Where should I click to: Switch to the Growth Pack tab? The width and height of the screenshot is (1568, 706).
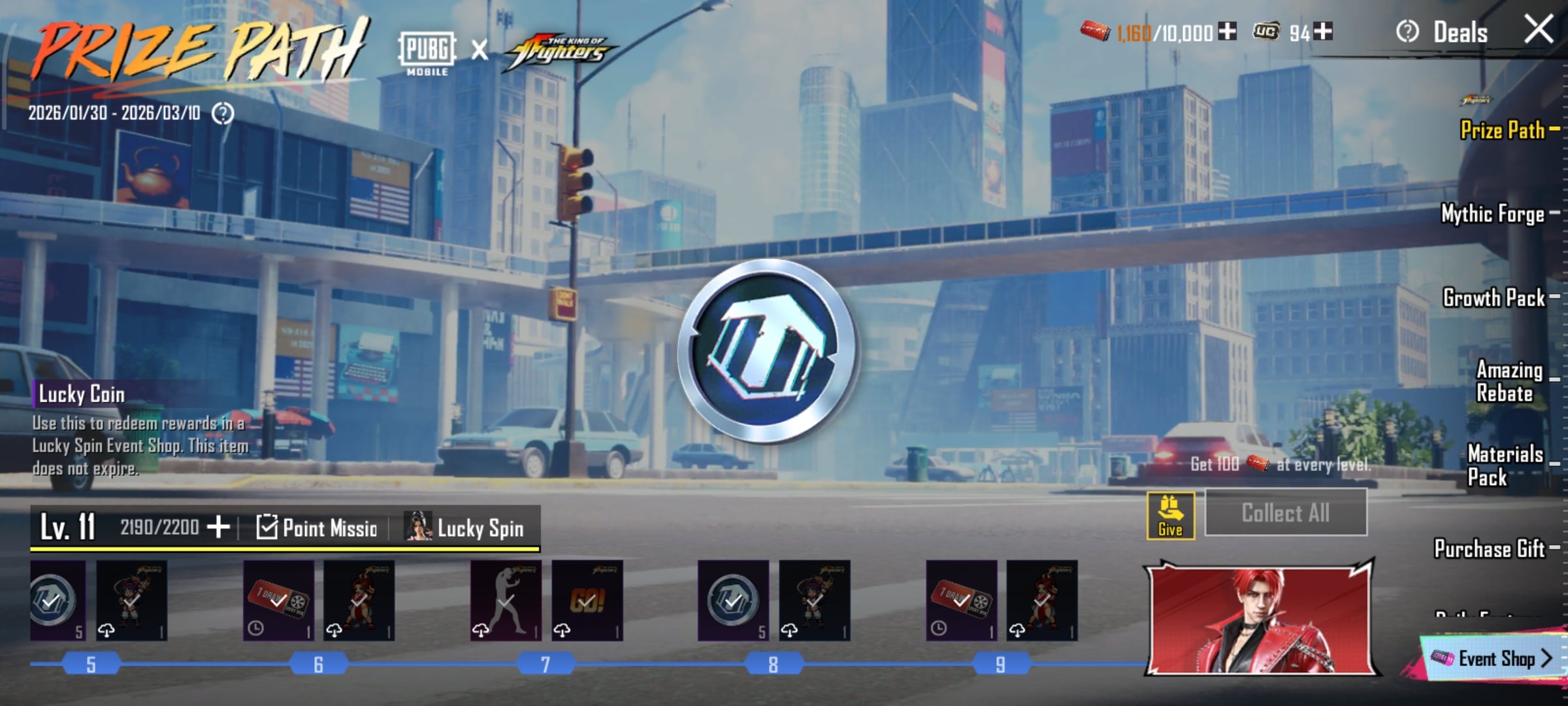click(x=1494, y=297)
